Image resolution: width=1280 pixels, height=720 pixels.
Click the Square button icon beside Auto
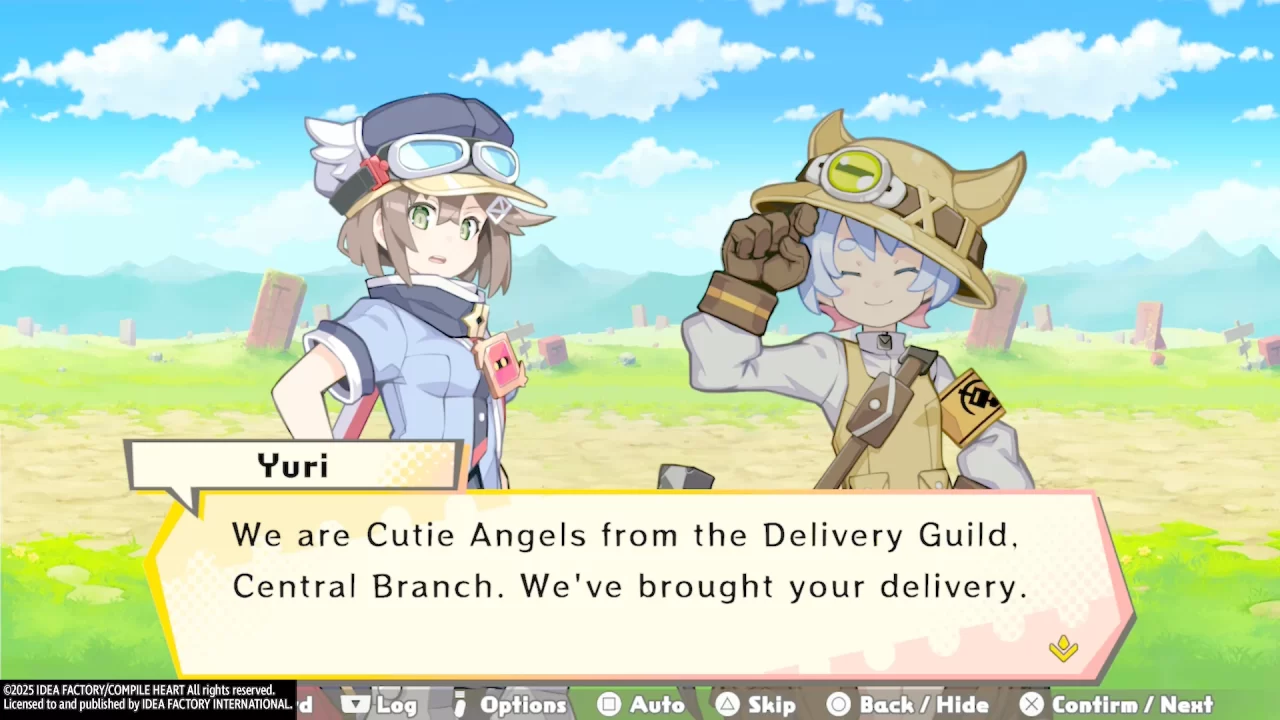611,705
